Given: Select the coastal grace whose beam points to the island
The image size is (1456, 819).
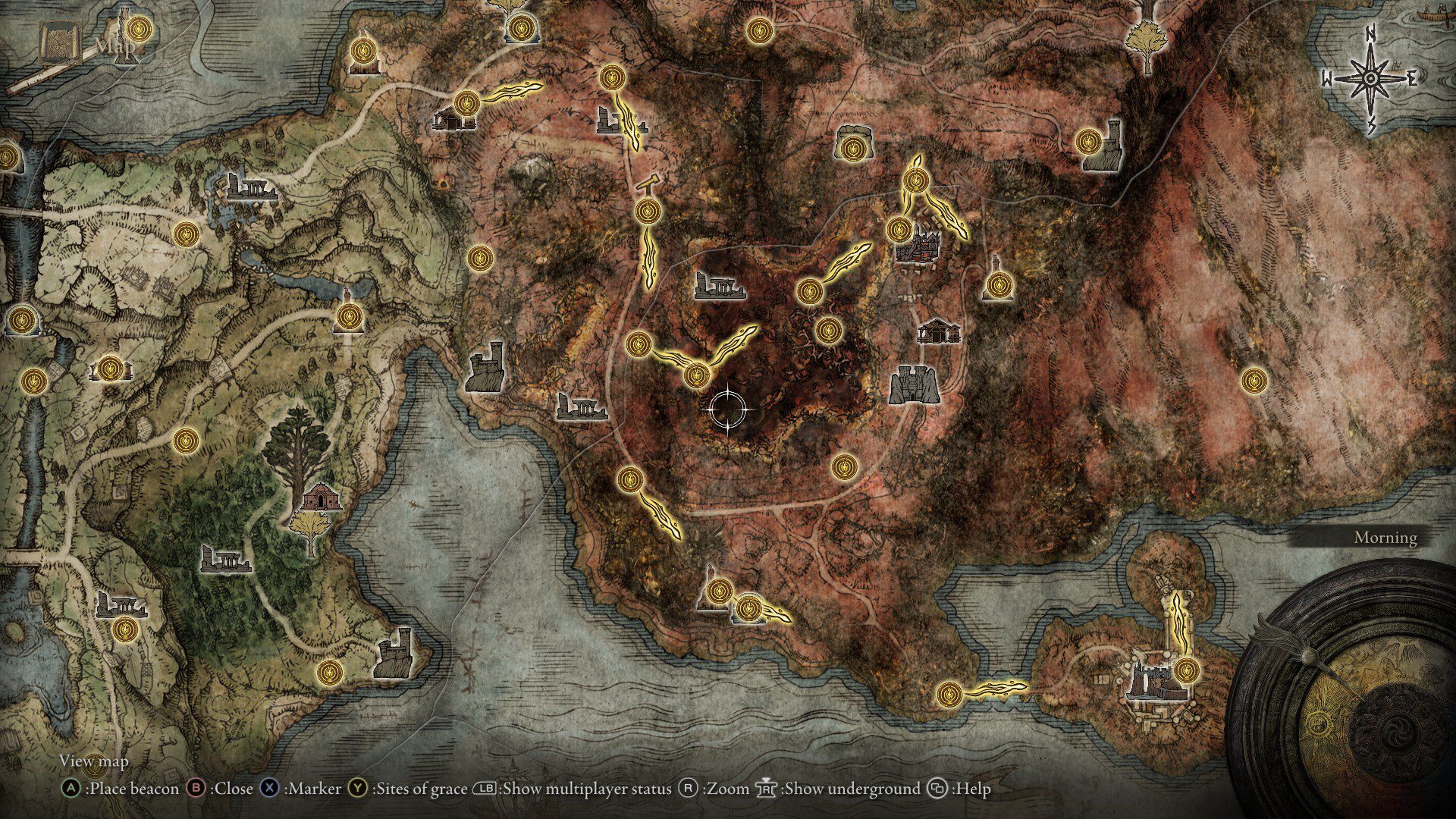Looking at the screenshot, I should point(949,693).
